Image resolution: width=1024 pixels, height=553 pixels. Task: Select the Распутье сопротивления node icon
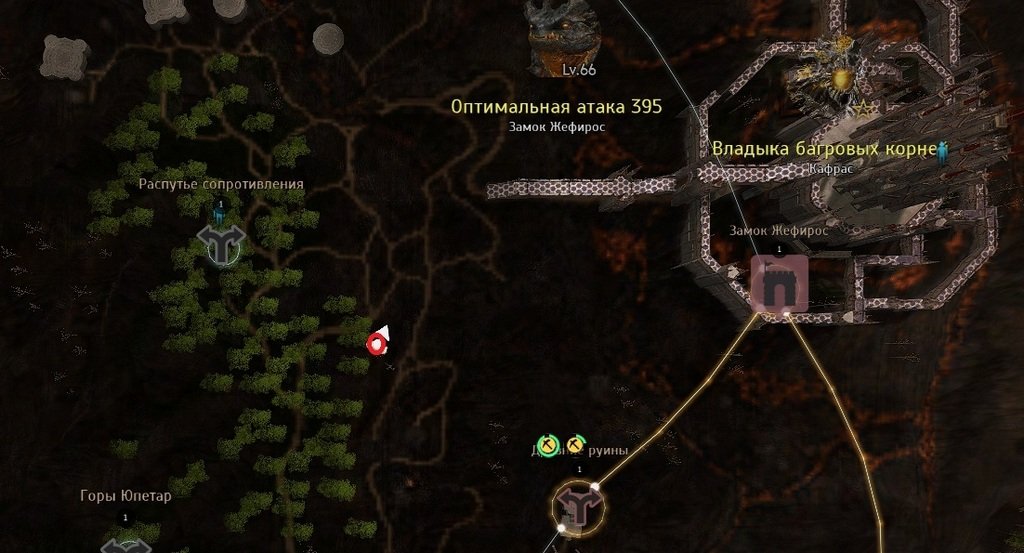coord(221,243)
